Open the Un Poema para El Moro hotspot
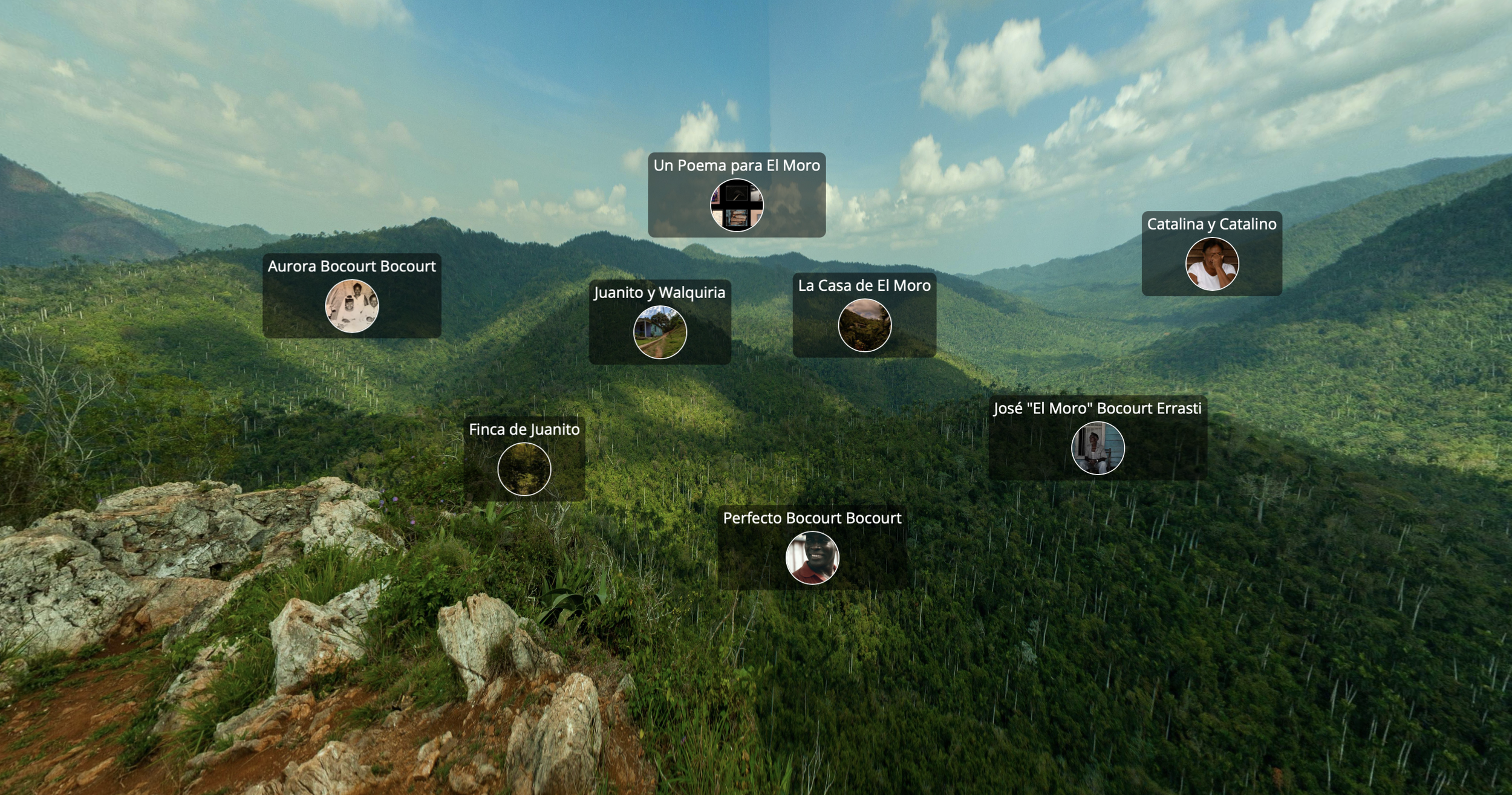 pyautogui.click(x=737, y=205)
